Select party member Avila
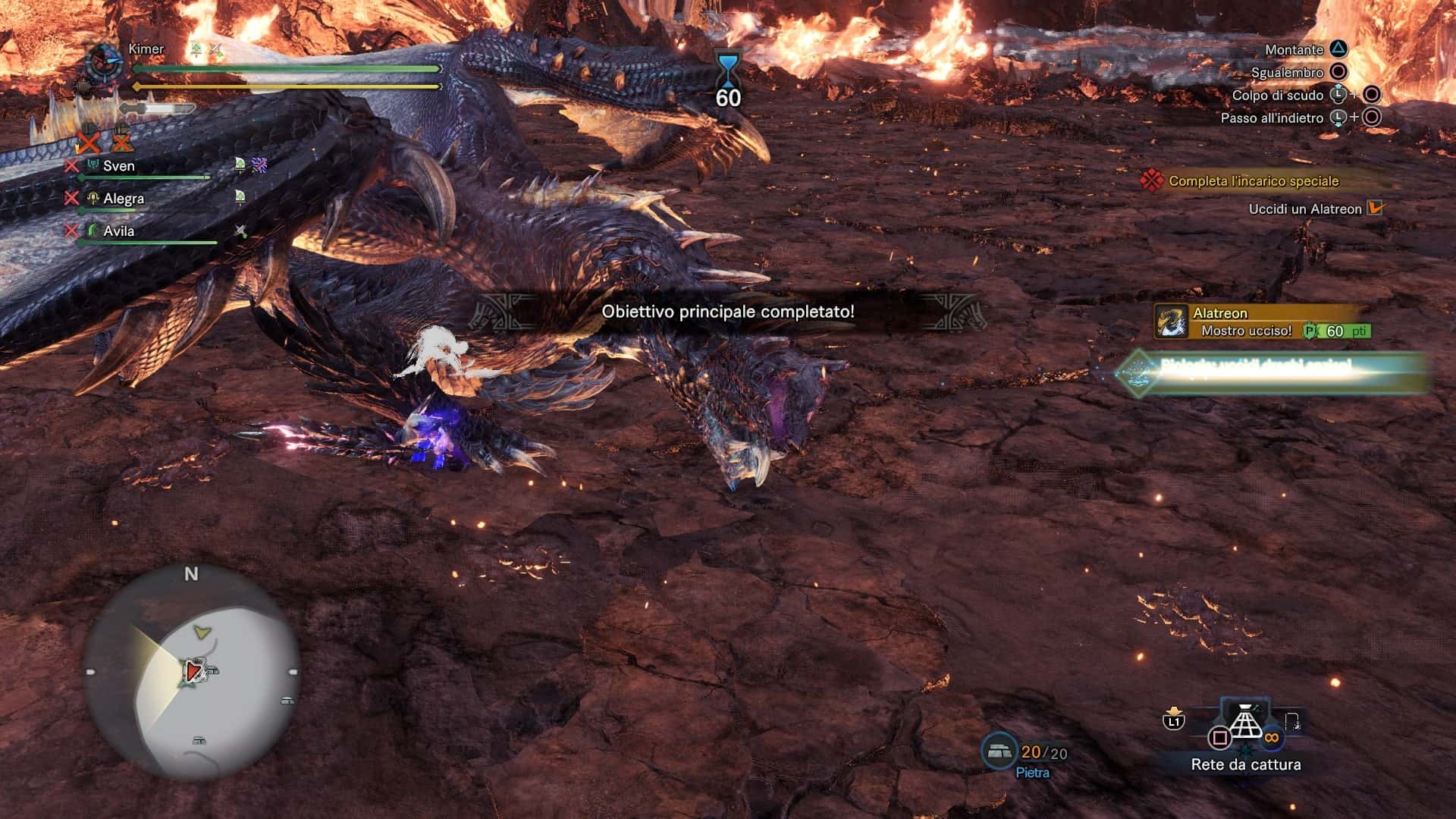This screenshot has width=1456, height=819. 119,231
